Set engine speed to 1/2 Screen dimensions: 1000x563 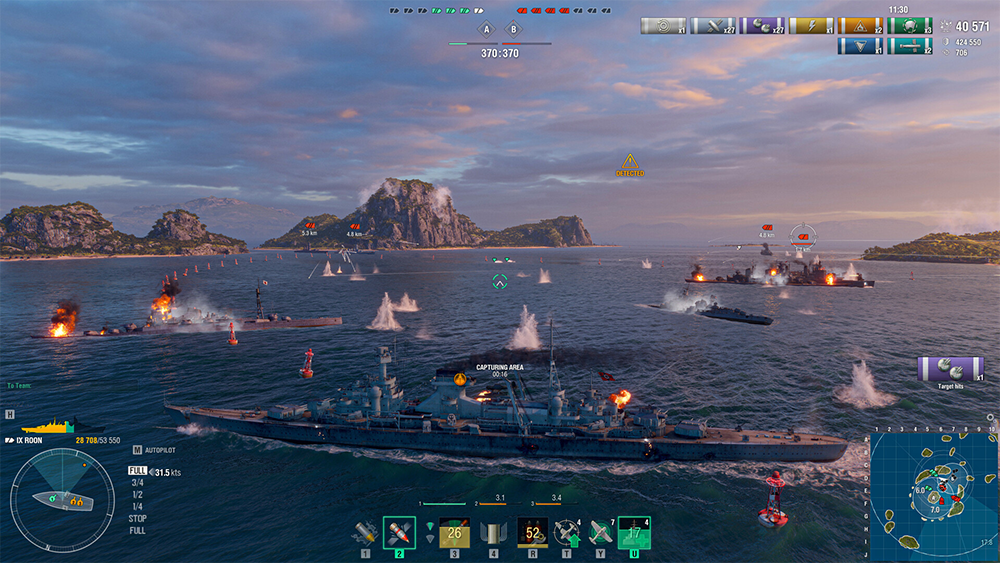(x=137, y=495)
